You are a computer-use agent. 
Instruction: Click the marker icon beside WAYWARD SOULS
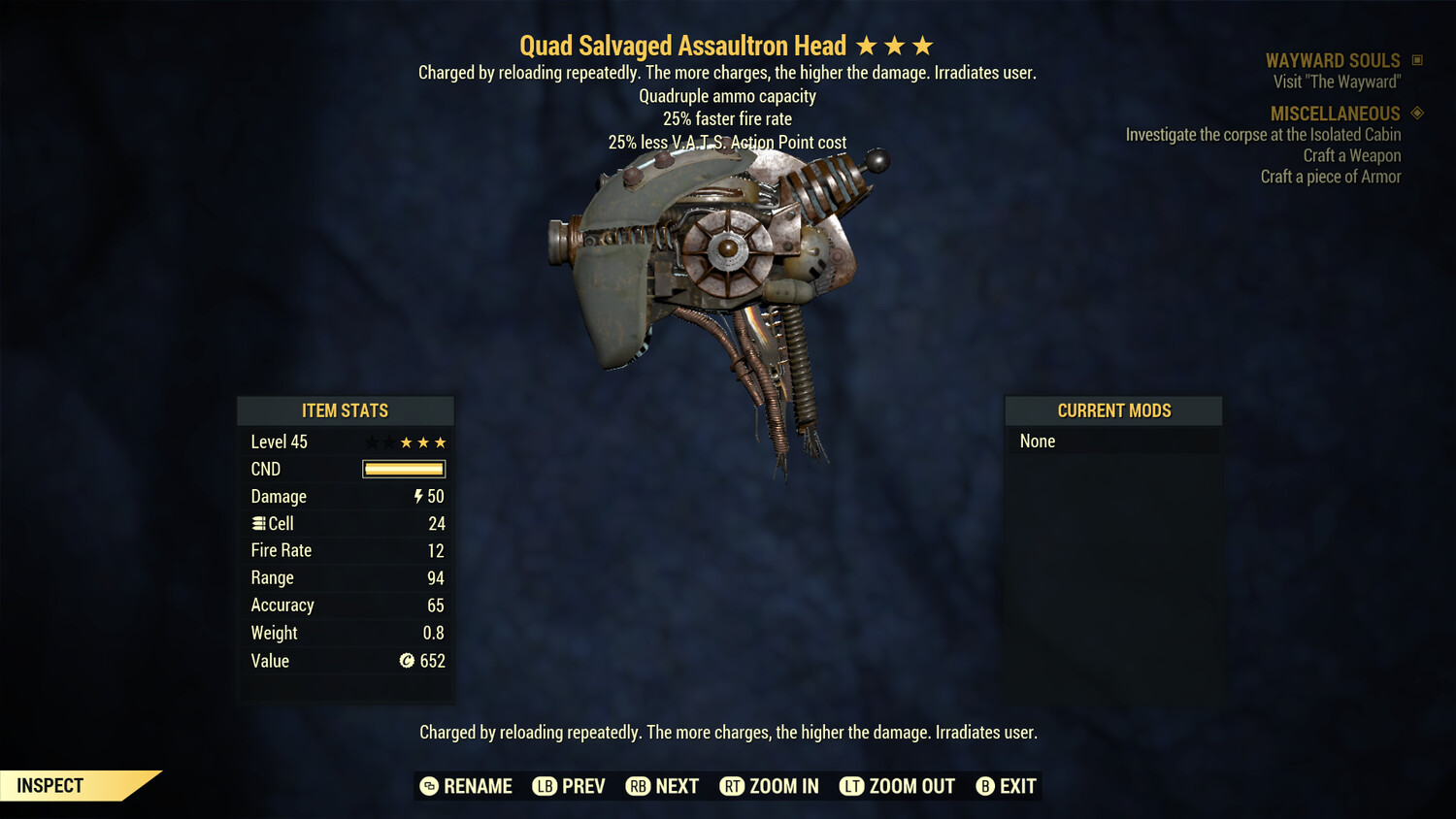point(1415,59)
